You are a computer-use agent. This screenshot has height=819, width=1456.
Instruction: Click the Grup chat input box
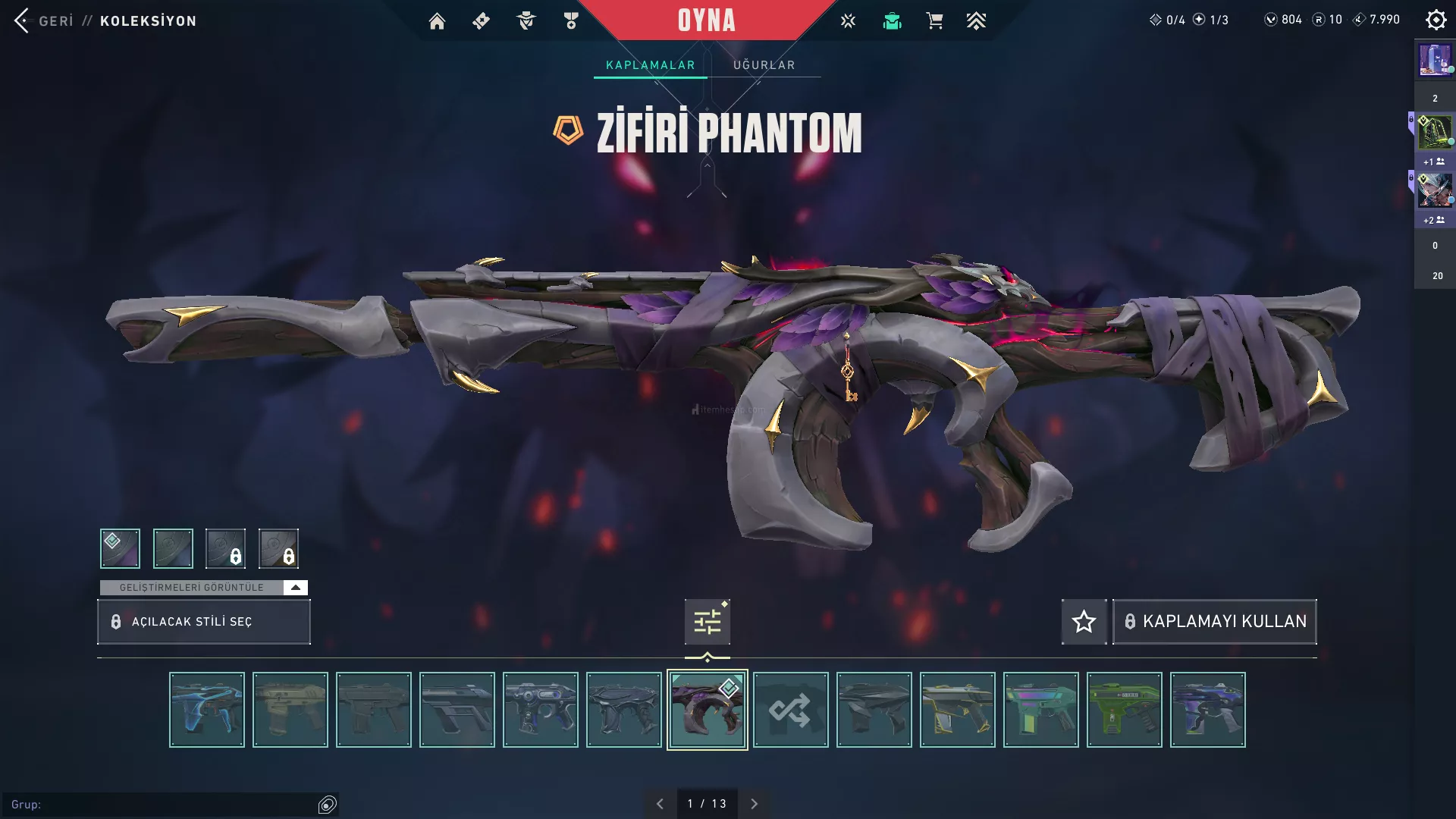(x=163, y=805)
